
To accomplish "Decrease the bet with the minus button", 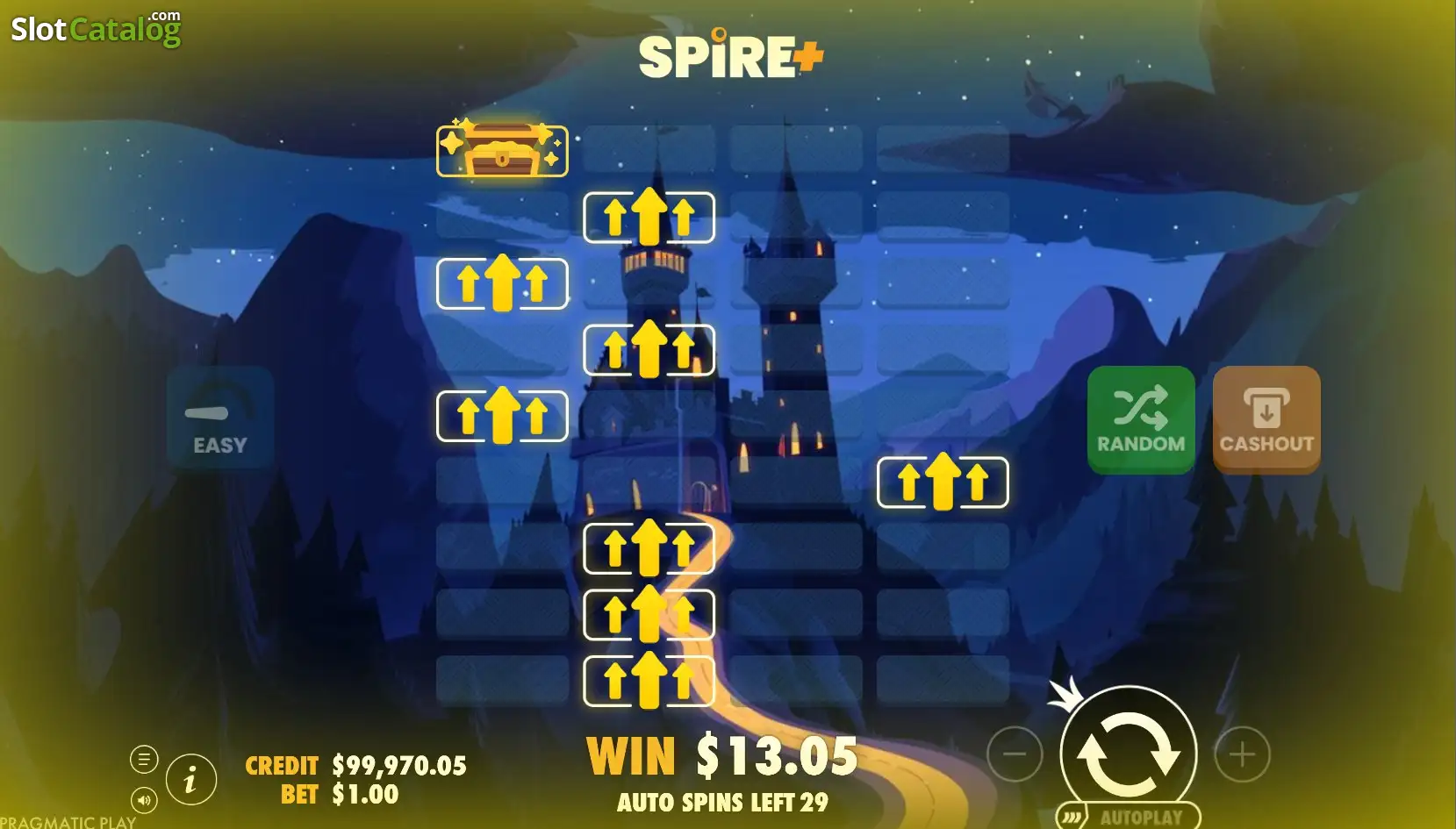I will click(1015, 754).
